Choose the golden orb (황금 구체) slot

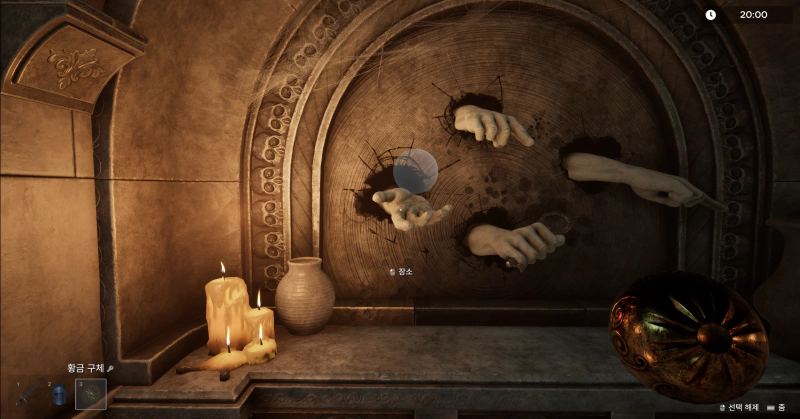point(91,395)
